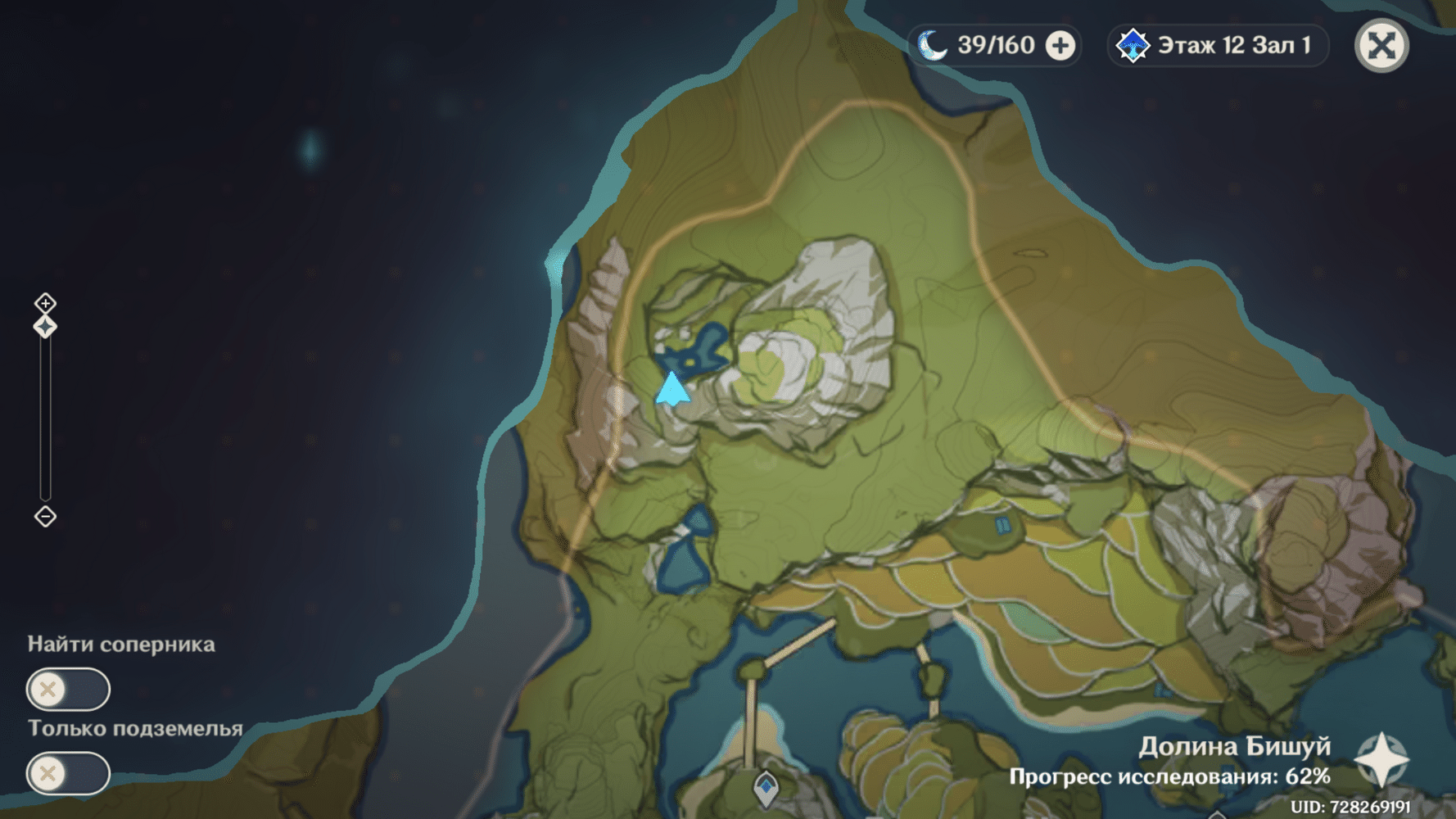The height and width of the screenshot is (819, 1456).
Task: Open the four-pointed star exploration icon
Action: point(1381,759)
